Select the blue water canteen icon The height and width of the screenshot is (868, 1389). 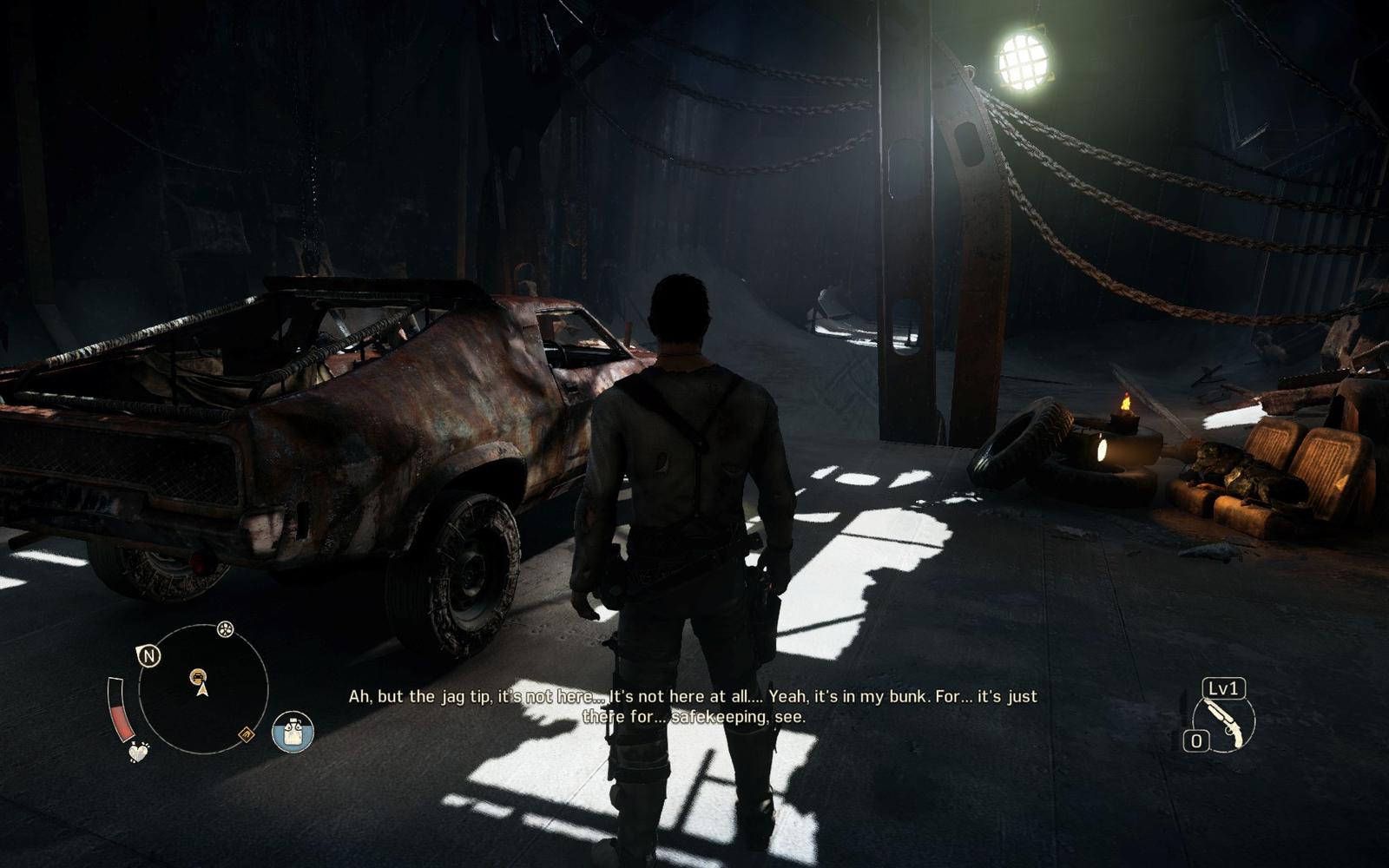pyautogui.click(x=293, y=732)
